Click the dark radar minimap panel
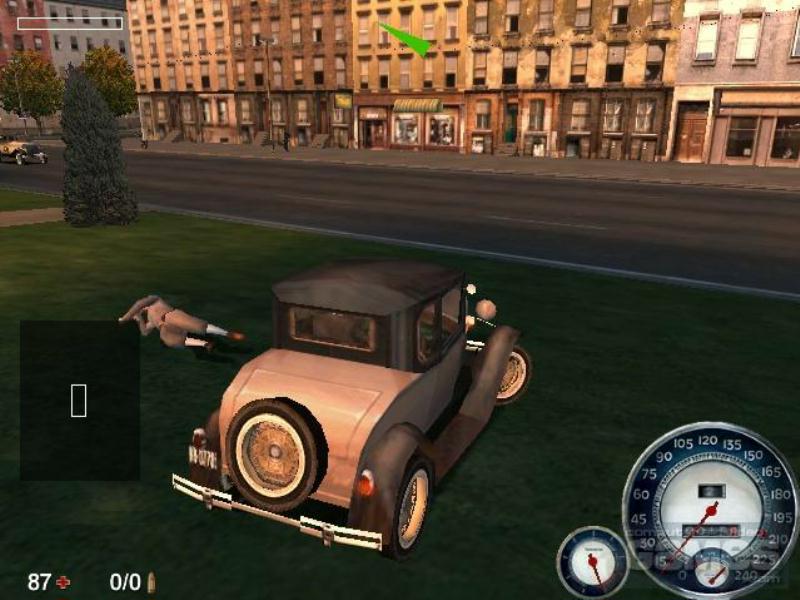 [79, 400]
